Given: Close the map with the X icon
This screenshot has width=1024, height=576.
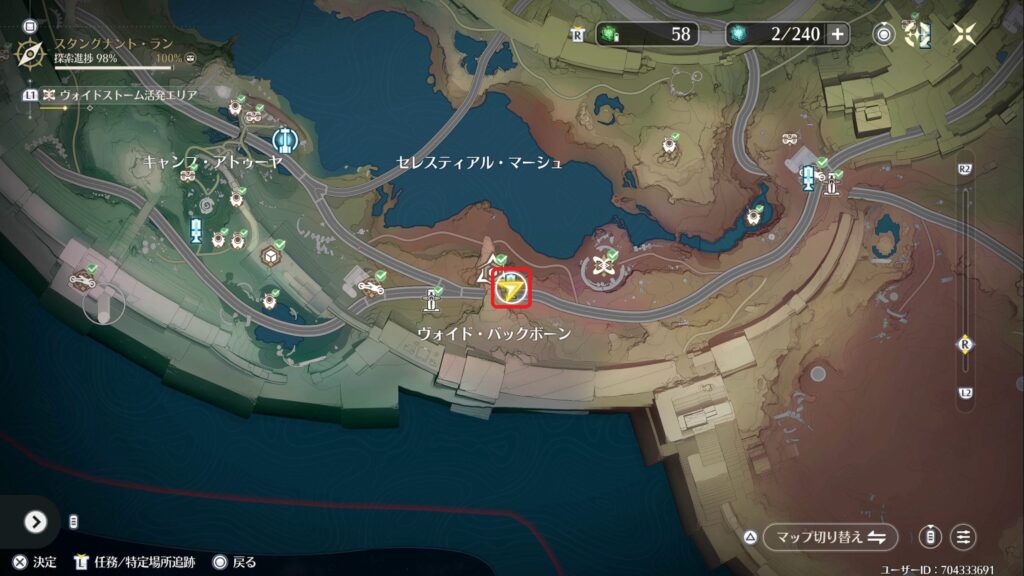Looking at the screenshot, I should click(964, 34).
